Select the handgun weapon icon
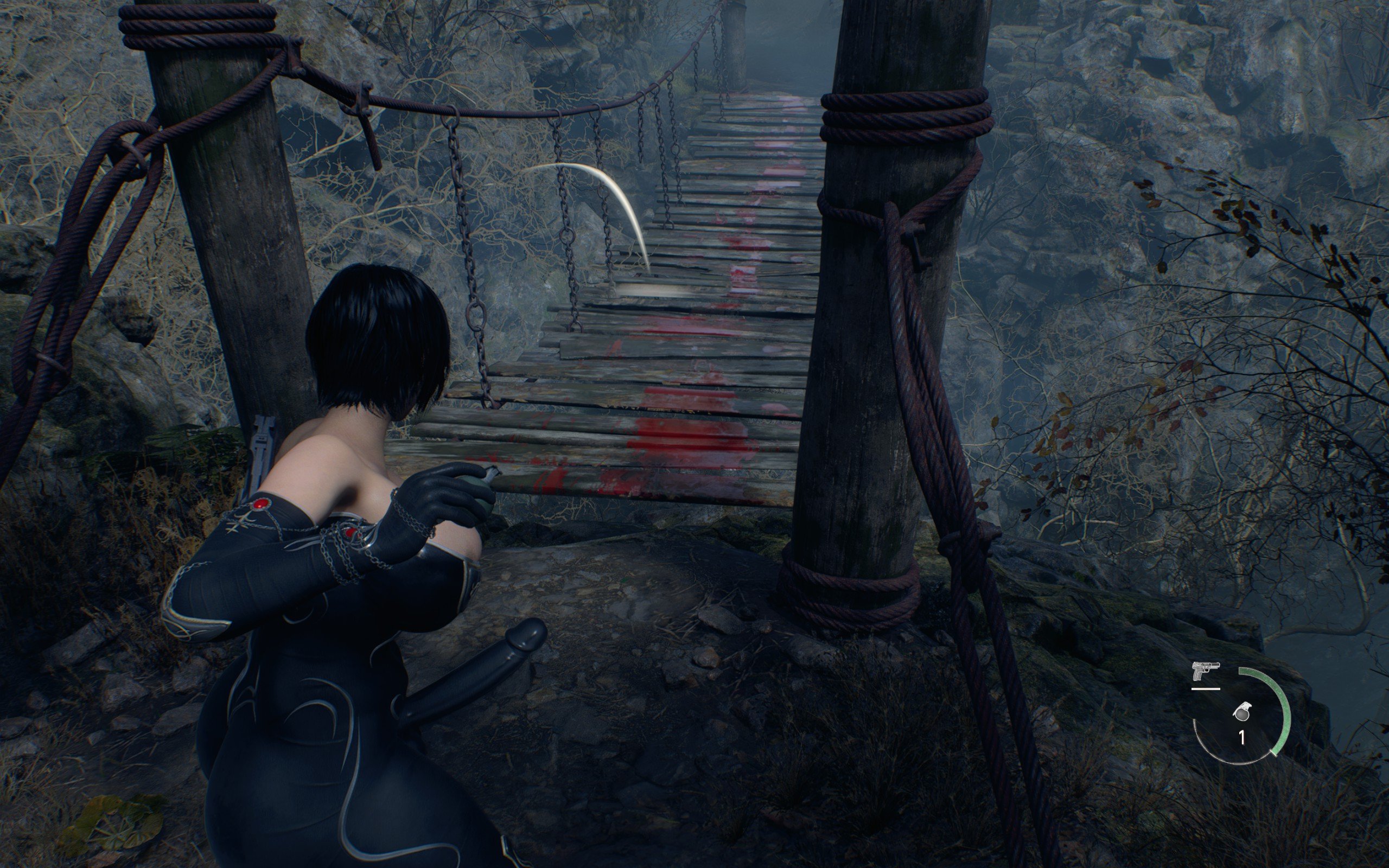 click(x=1205, y=671)
